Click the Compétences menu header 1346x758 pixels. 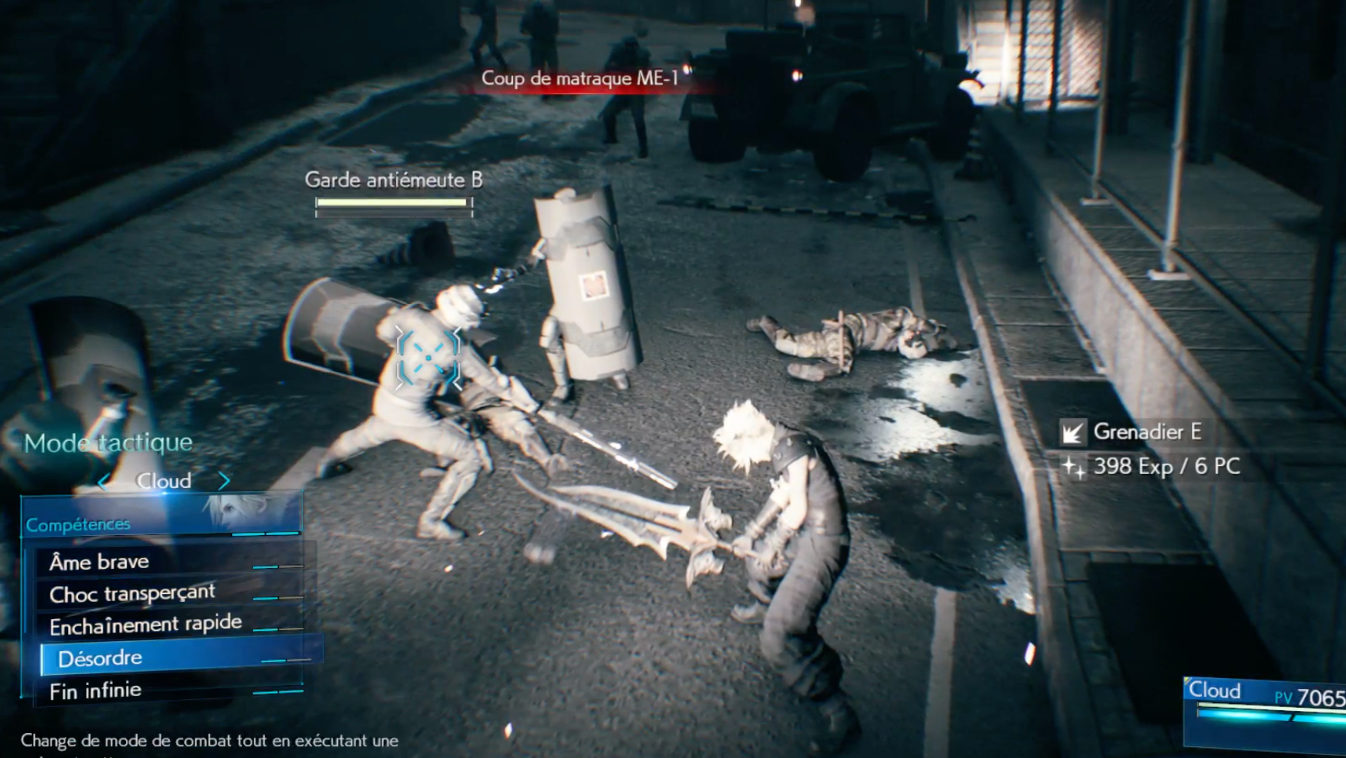click(78, 525)
